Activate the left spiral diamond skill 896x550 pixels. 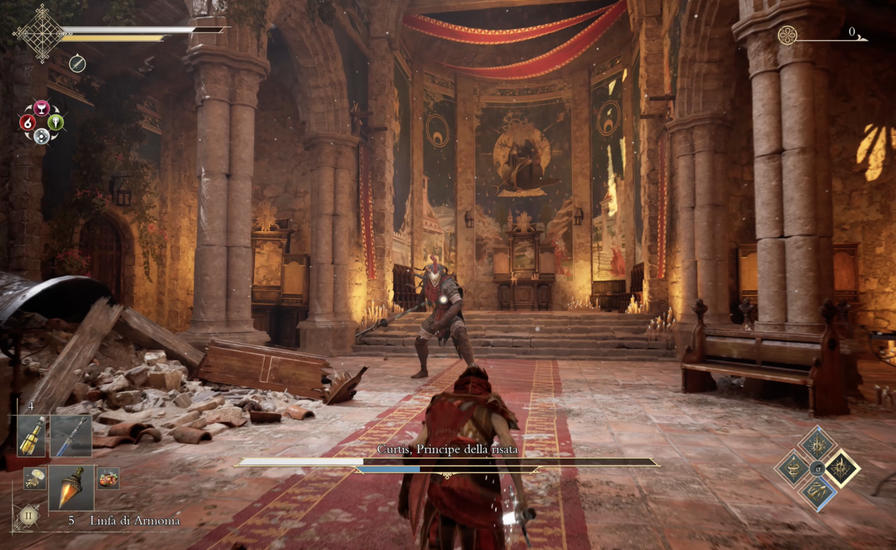pyautogui.click(x=794, y=468)
